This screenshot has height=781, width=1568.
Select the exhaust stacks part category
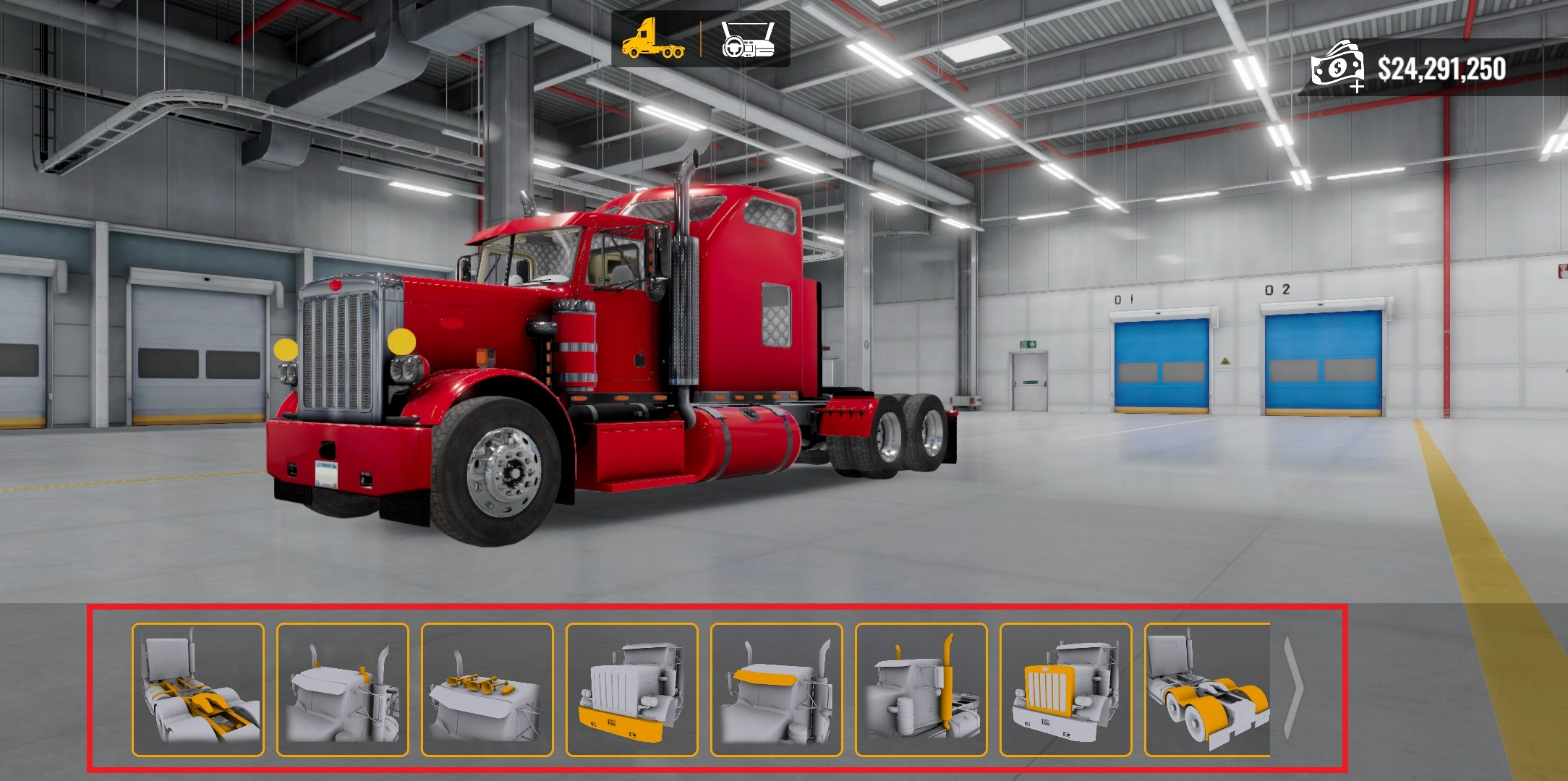(x=921, y=689)
